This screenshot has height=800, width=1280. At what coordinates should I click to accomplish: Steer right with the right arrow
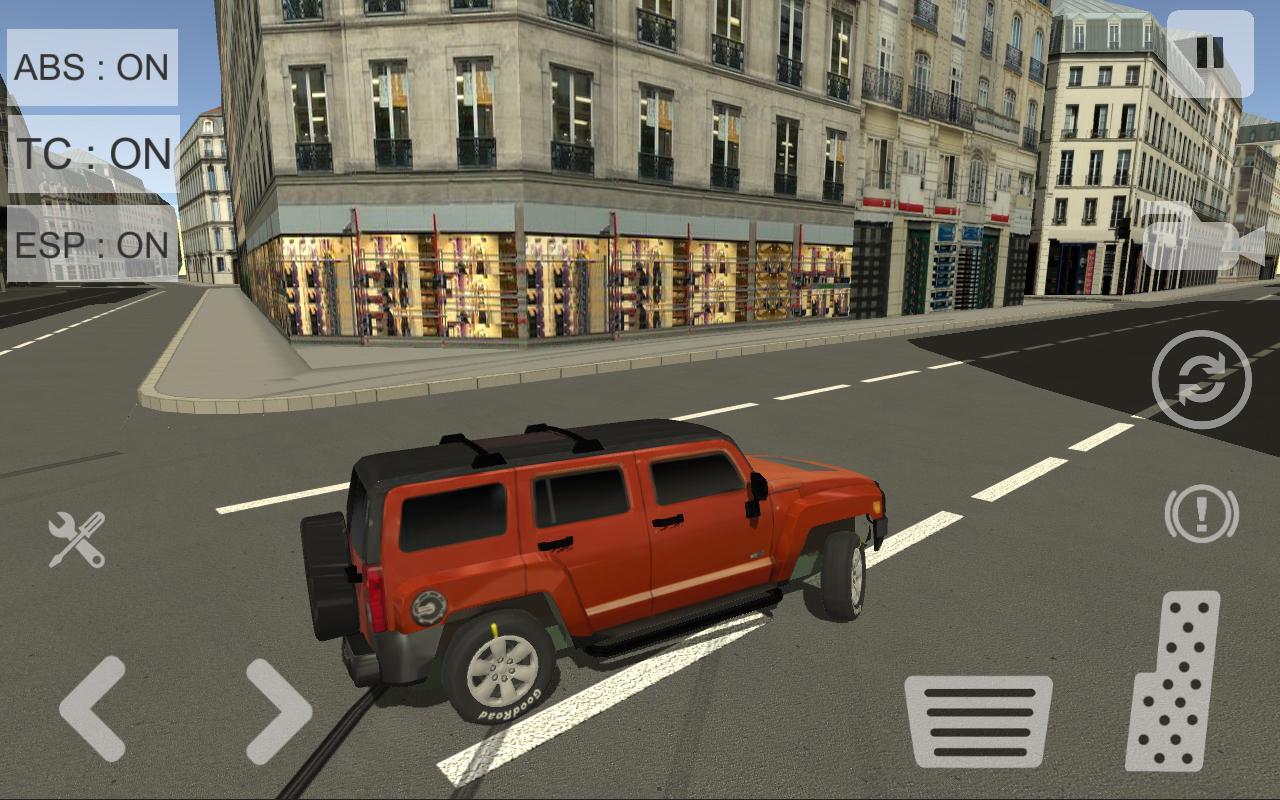click(278, 711)
